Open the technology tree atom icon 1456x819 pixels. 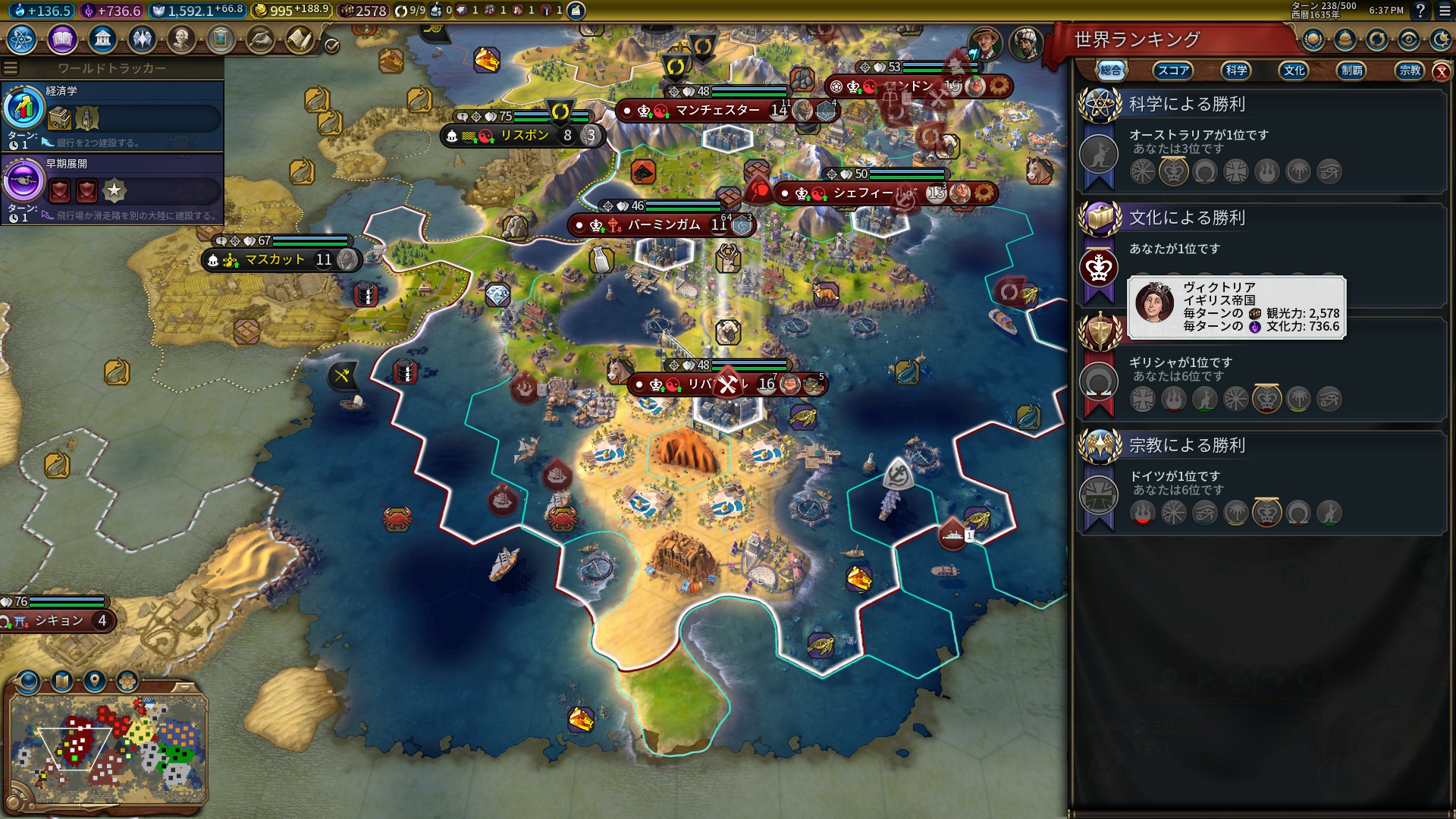(x=22, y=39)
